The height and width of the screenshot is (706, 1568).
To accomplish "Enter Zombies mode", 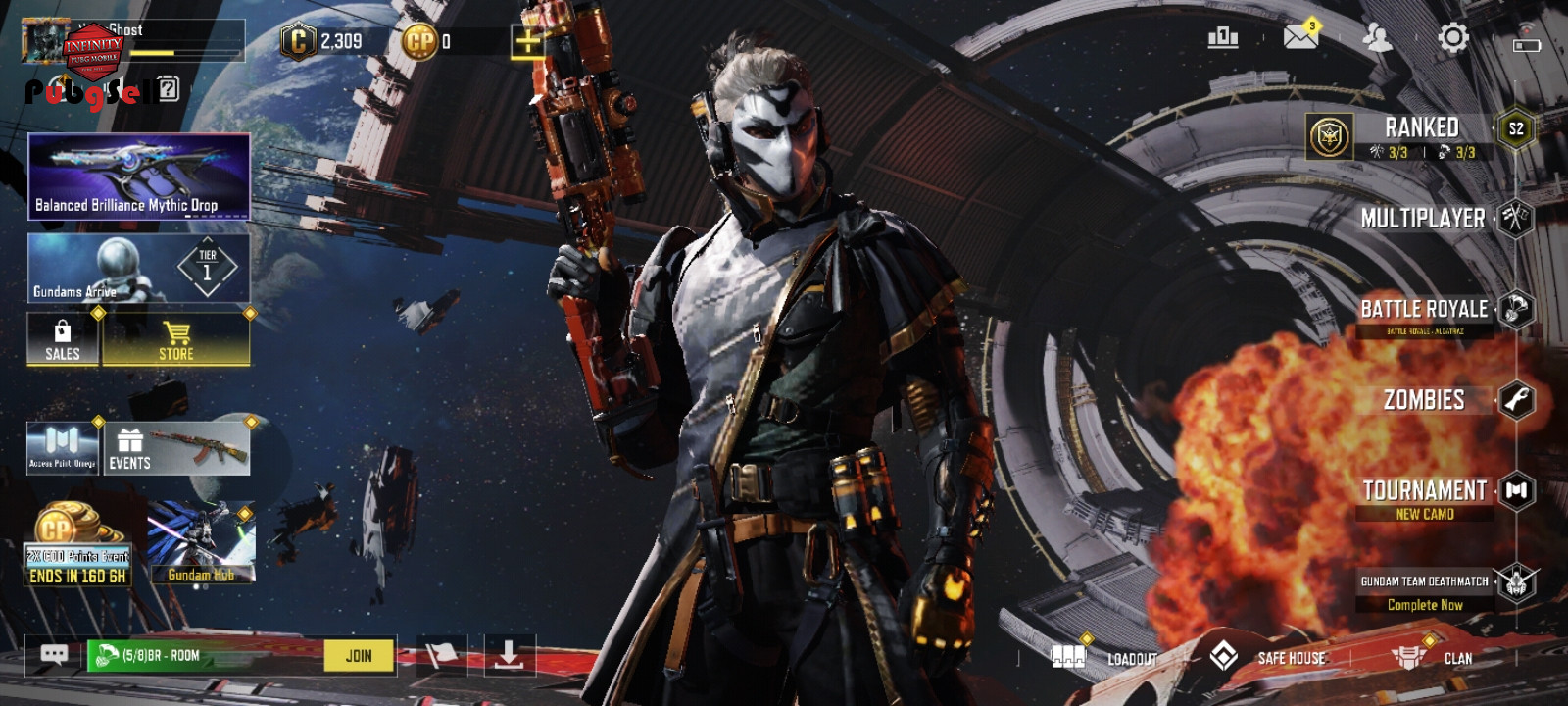I will [1424, 400].
